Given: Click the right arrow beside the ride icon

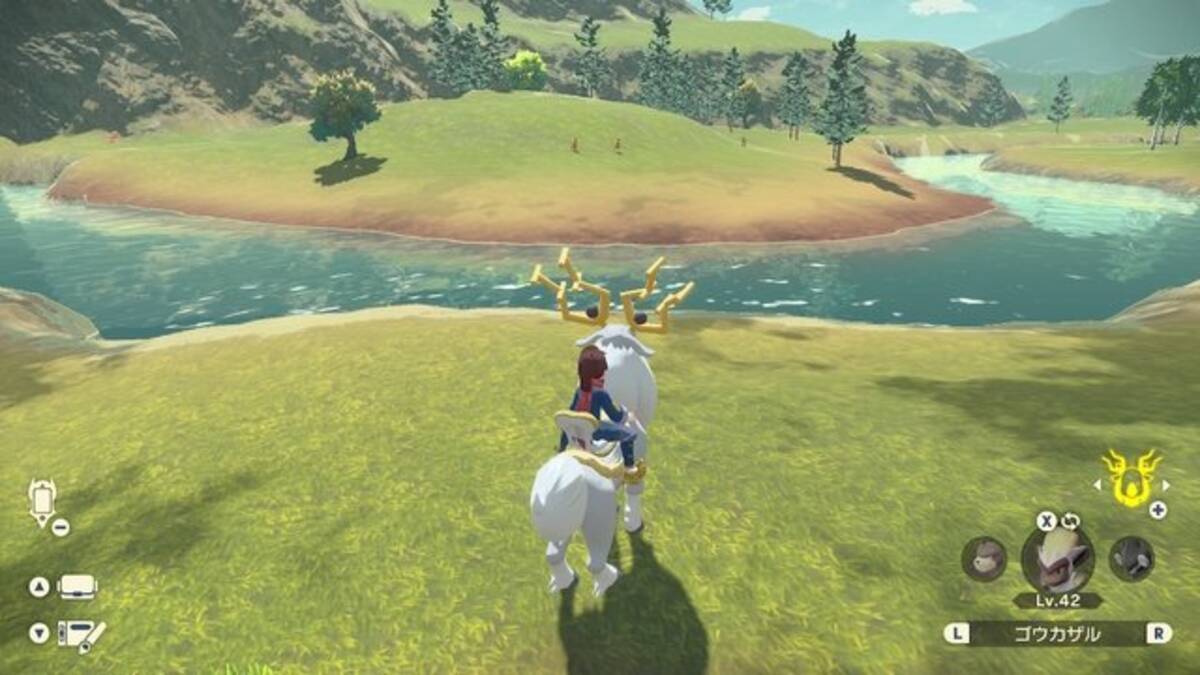Looking at the screenshot, I should [1166, 486].
